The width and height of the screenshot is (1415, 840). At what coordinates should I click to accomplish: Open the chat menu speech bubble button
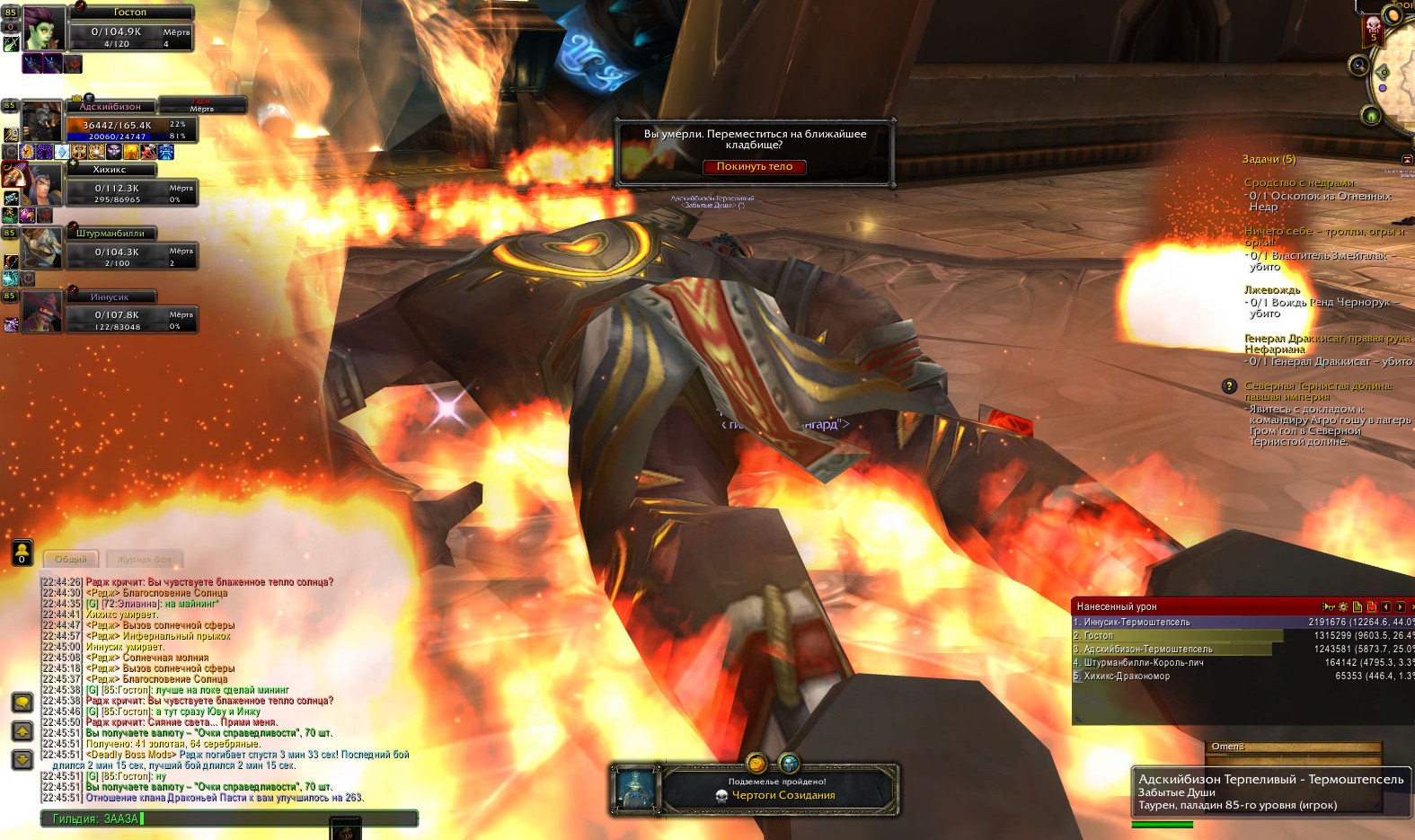[x=22, y=702]
